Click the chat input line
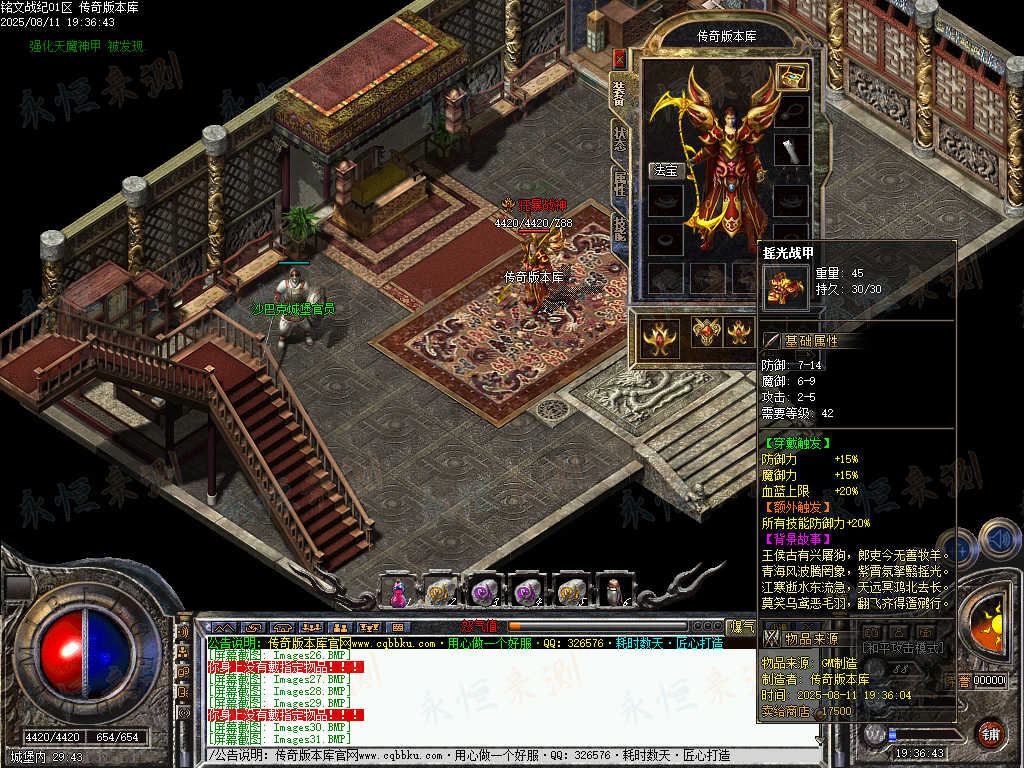 500,756
